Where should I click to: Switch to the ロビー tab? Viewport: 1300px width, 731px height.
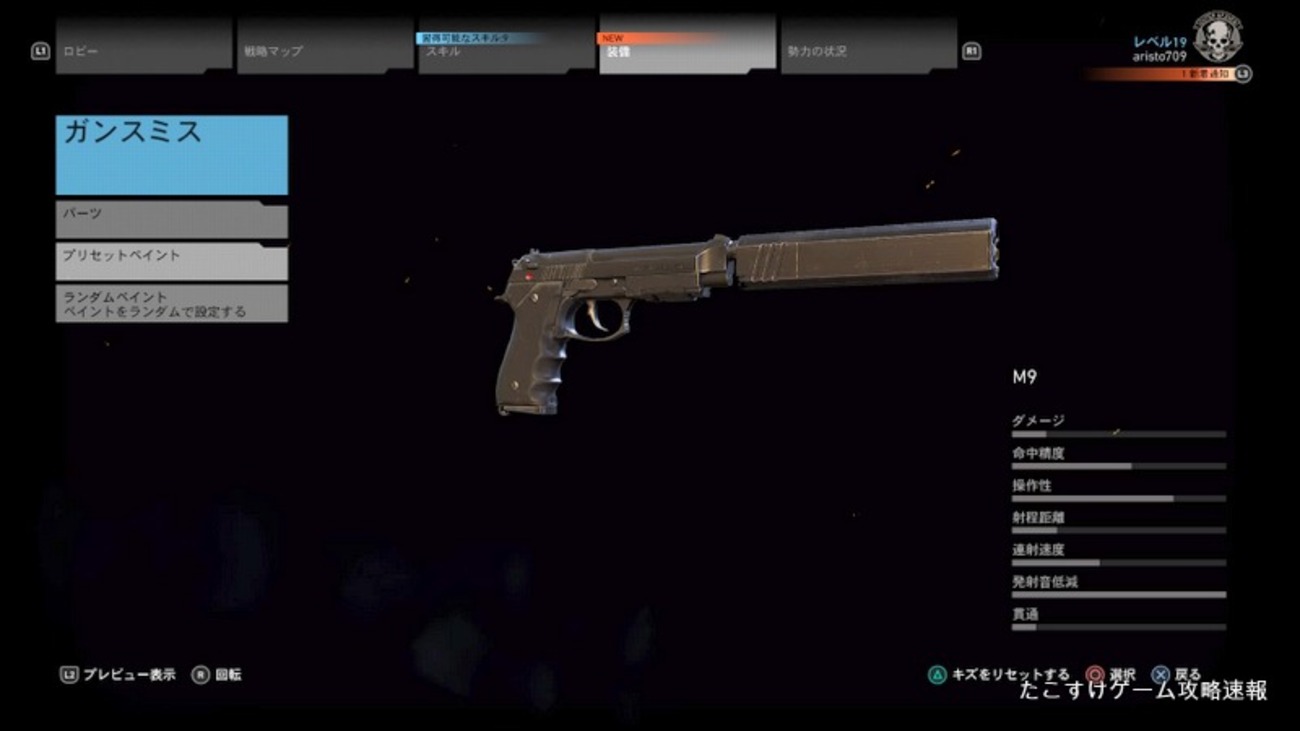[x=143, y=50]
